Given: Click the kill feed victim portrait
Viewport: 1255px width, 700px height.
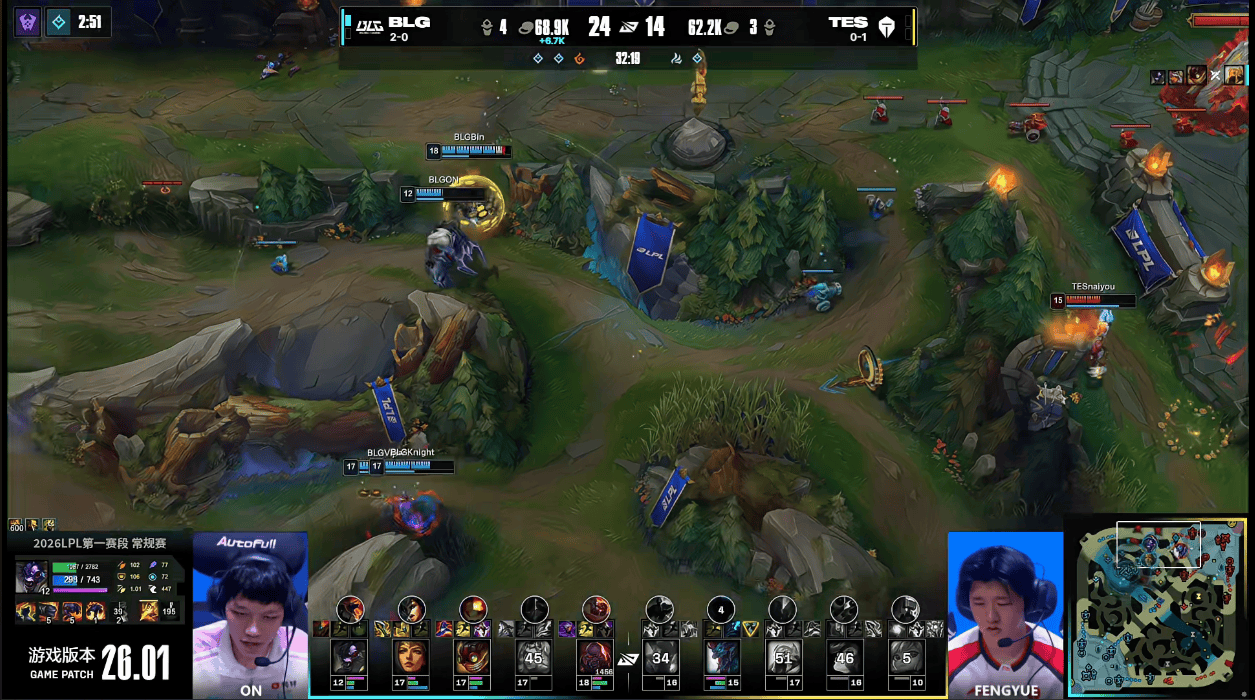Looking at the screenshot, I should tap(1235, 75).
